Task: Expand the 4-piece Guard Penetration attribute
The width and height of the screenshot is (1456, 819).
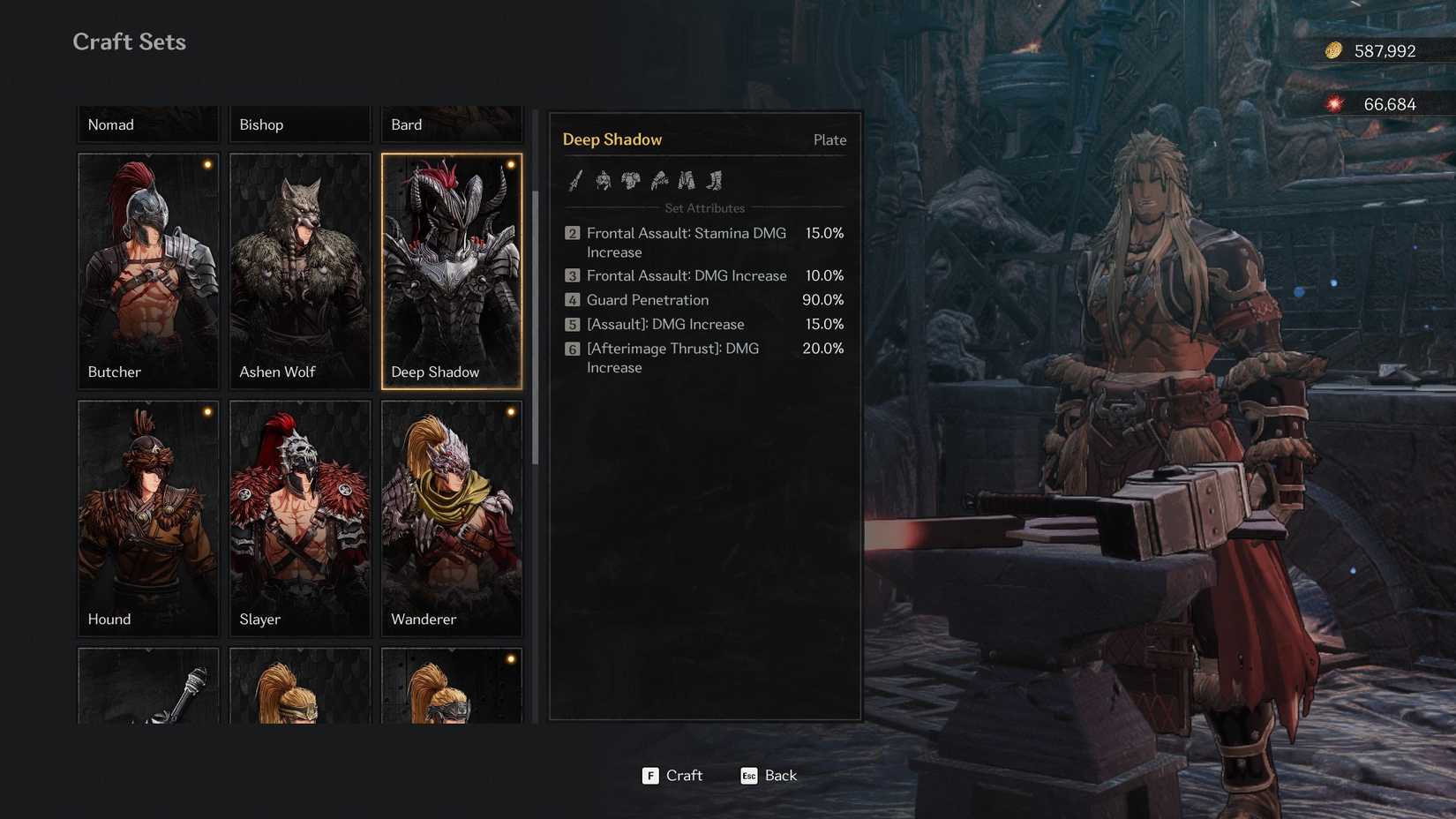Action: point(648,300)
